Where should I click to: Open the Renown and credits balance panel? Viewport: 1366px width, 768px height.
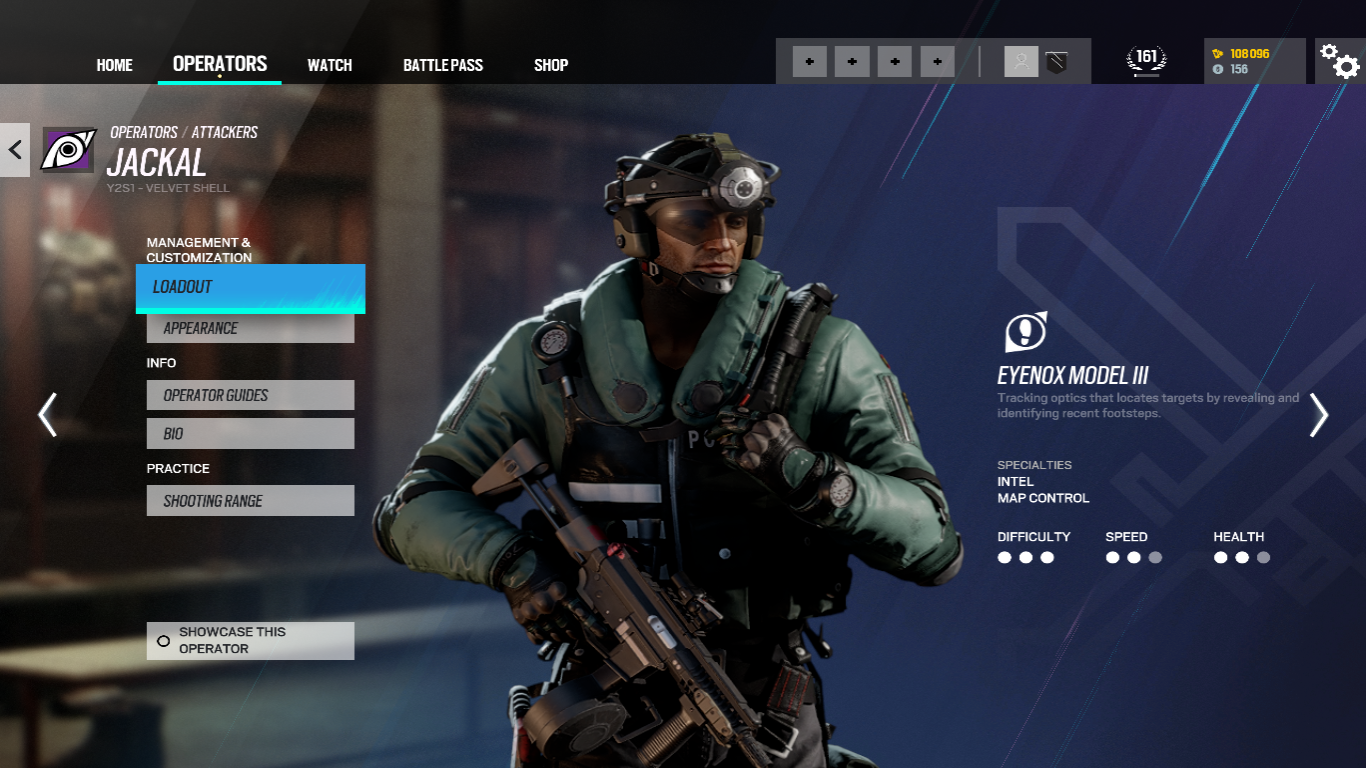pyautogui.click(x=1254, y=61)
